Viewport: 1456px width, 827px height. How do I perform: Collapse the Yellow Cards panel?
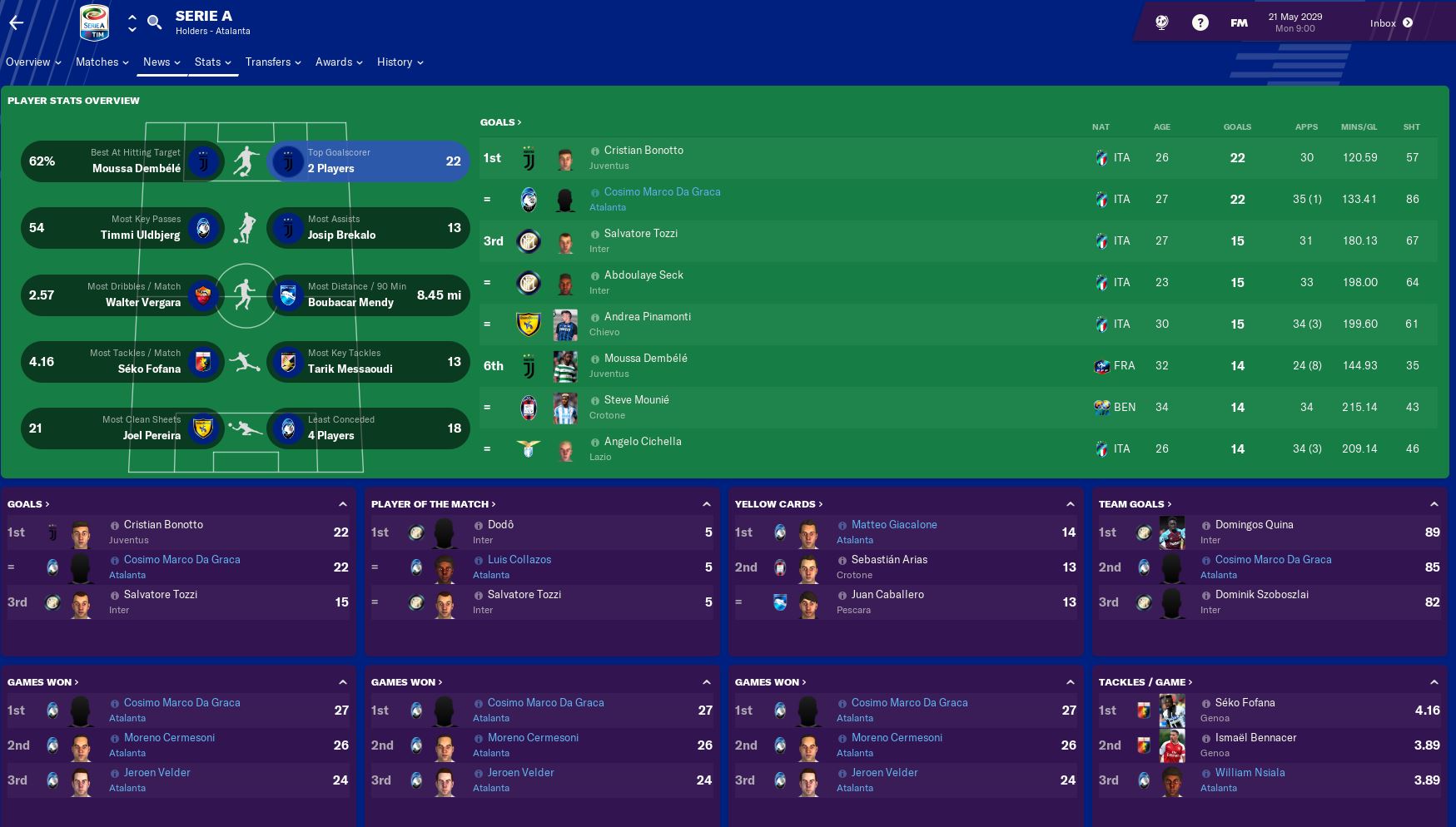pos(1070,503)
